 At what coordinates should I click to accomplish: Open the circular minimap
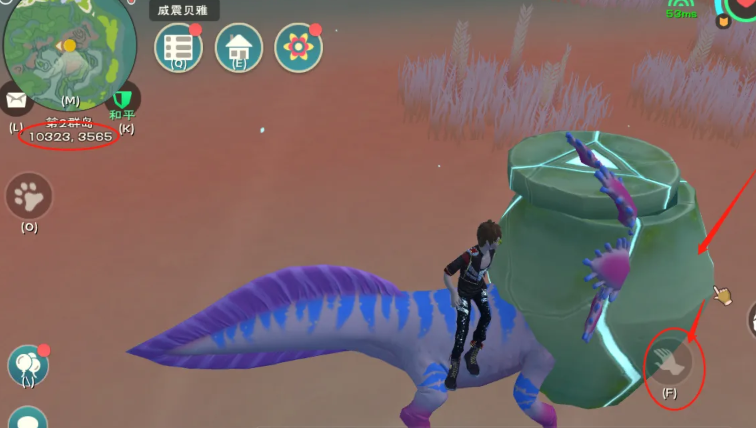(68, 50)
